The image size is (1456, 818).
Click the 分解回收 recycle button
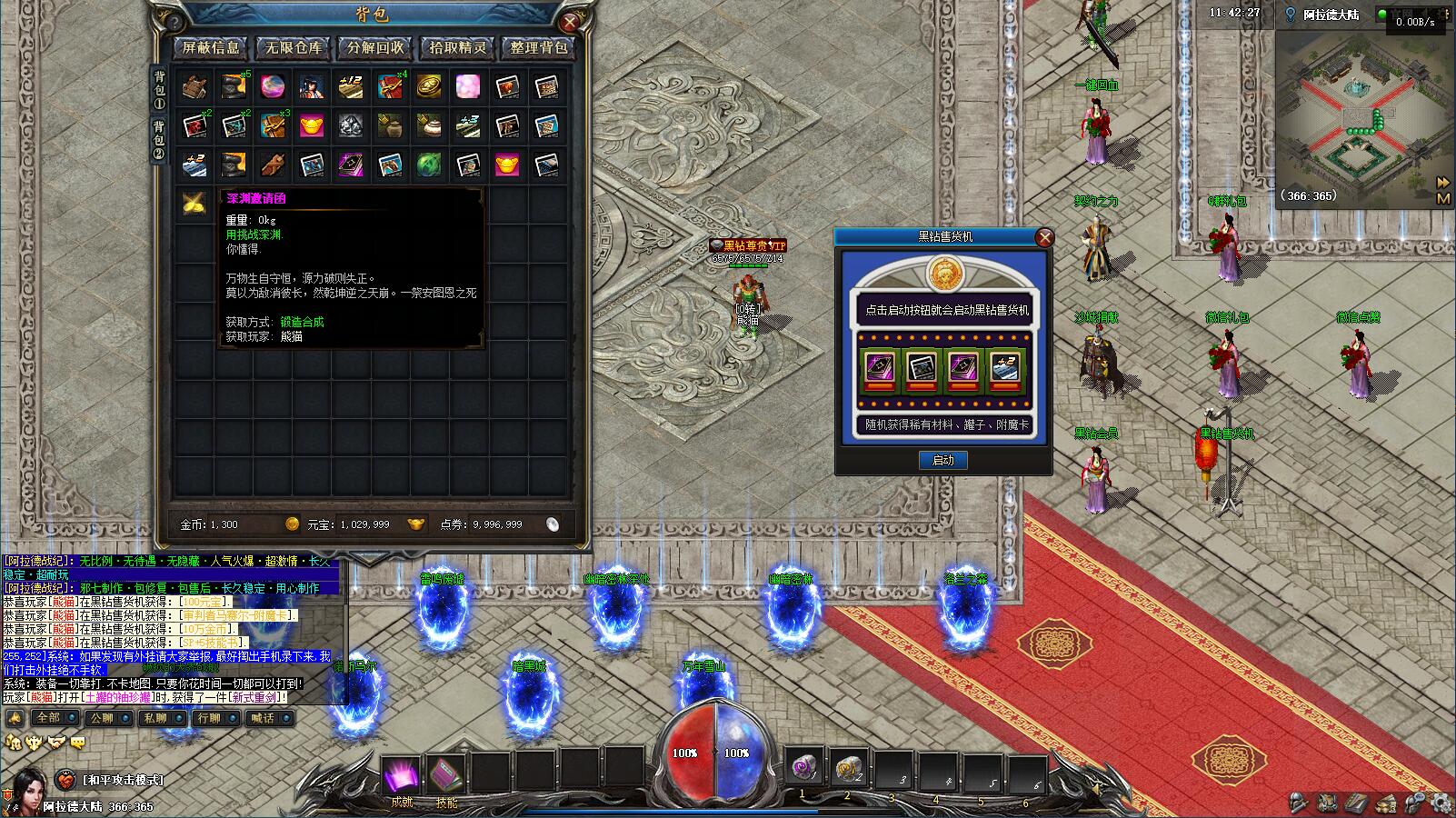pos(374,48)
